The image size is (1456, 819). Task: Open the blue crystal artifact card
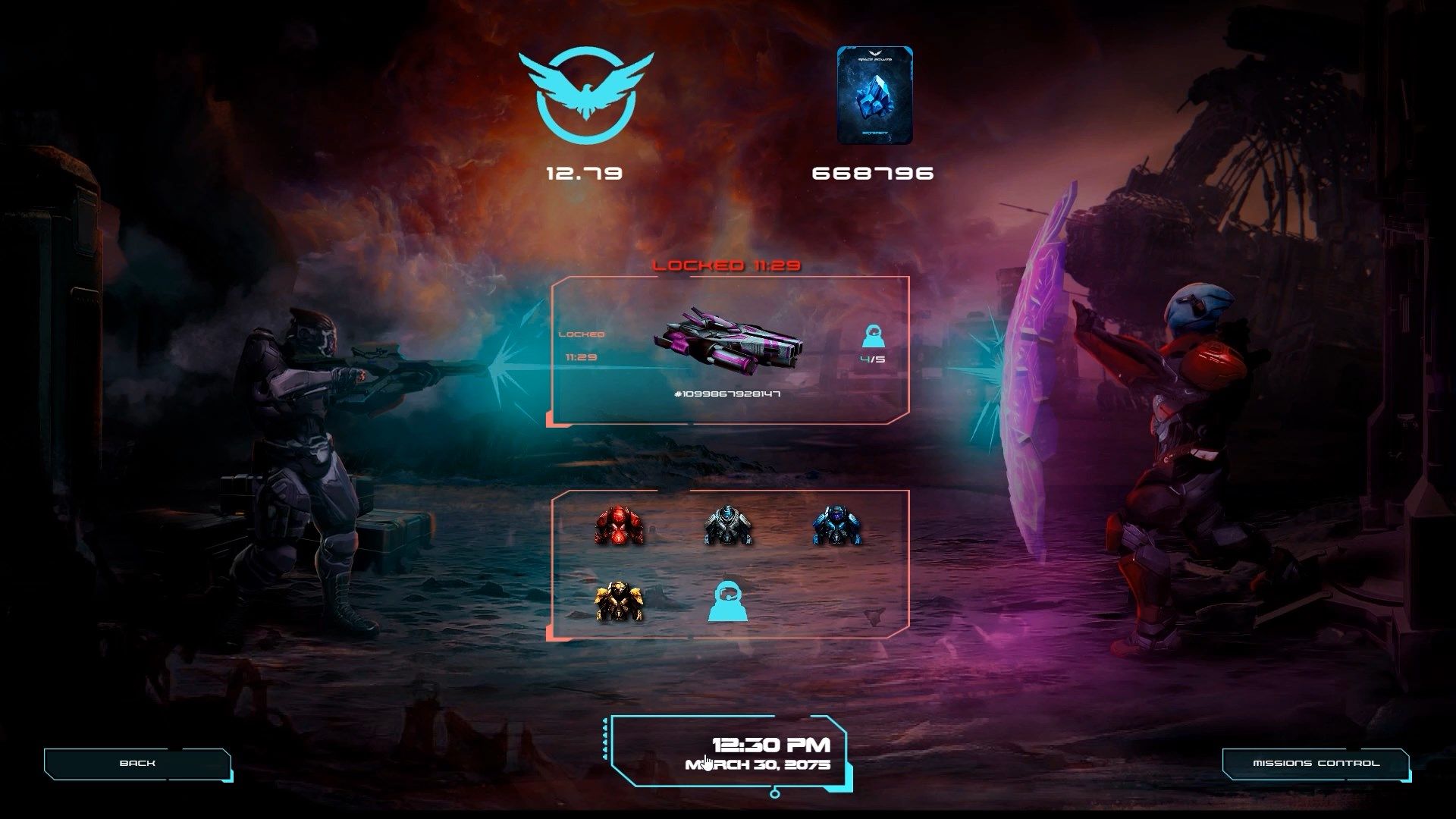[x=874, y=95]
